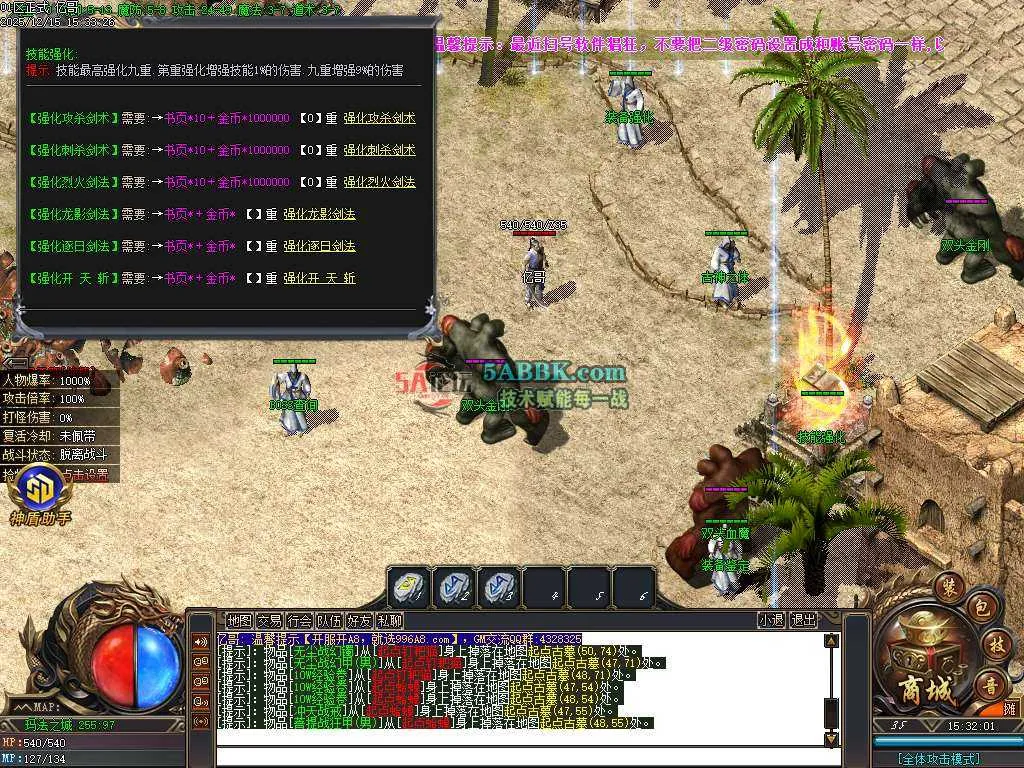Switch to the 地图 chat tab
This screenshot has width=1024, height=768.
point(239,620)
